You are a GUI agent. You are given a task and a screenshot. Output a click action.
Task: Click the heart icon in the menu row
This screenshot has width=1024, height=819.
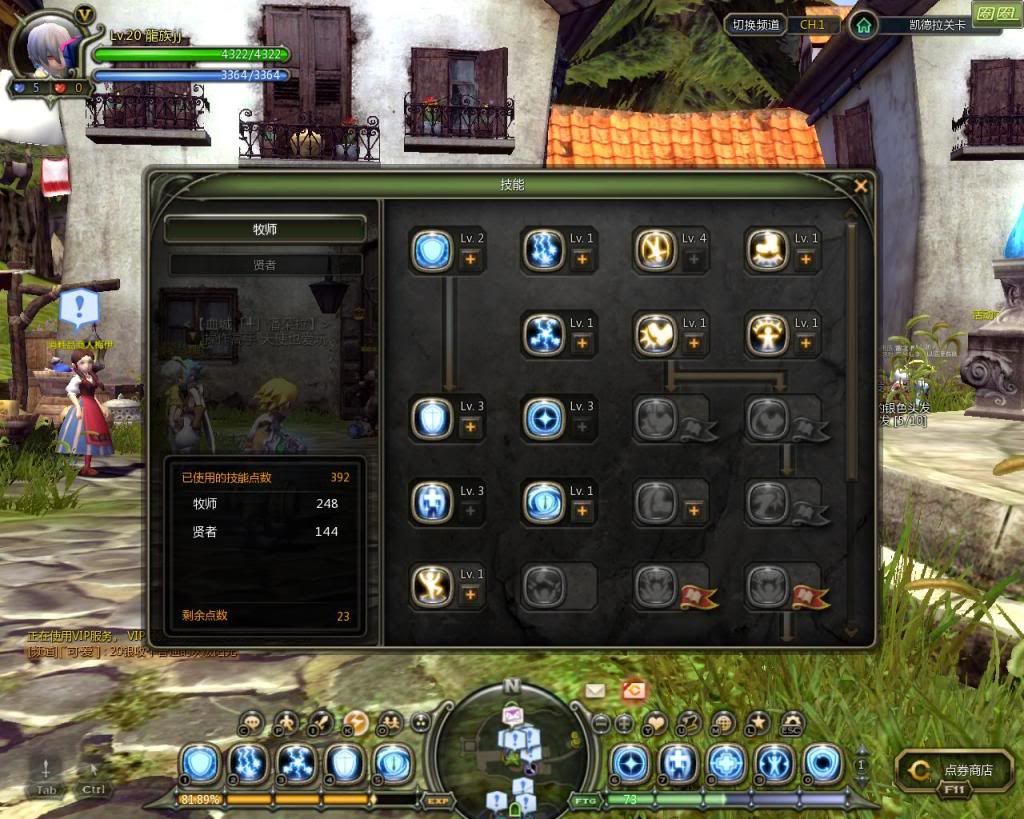click(x=656, y=722)
